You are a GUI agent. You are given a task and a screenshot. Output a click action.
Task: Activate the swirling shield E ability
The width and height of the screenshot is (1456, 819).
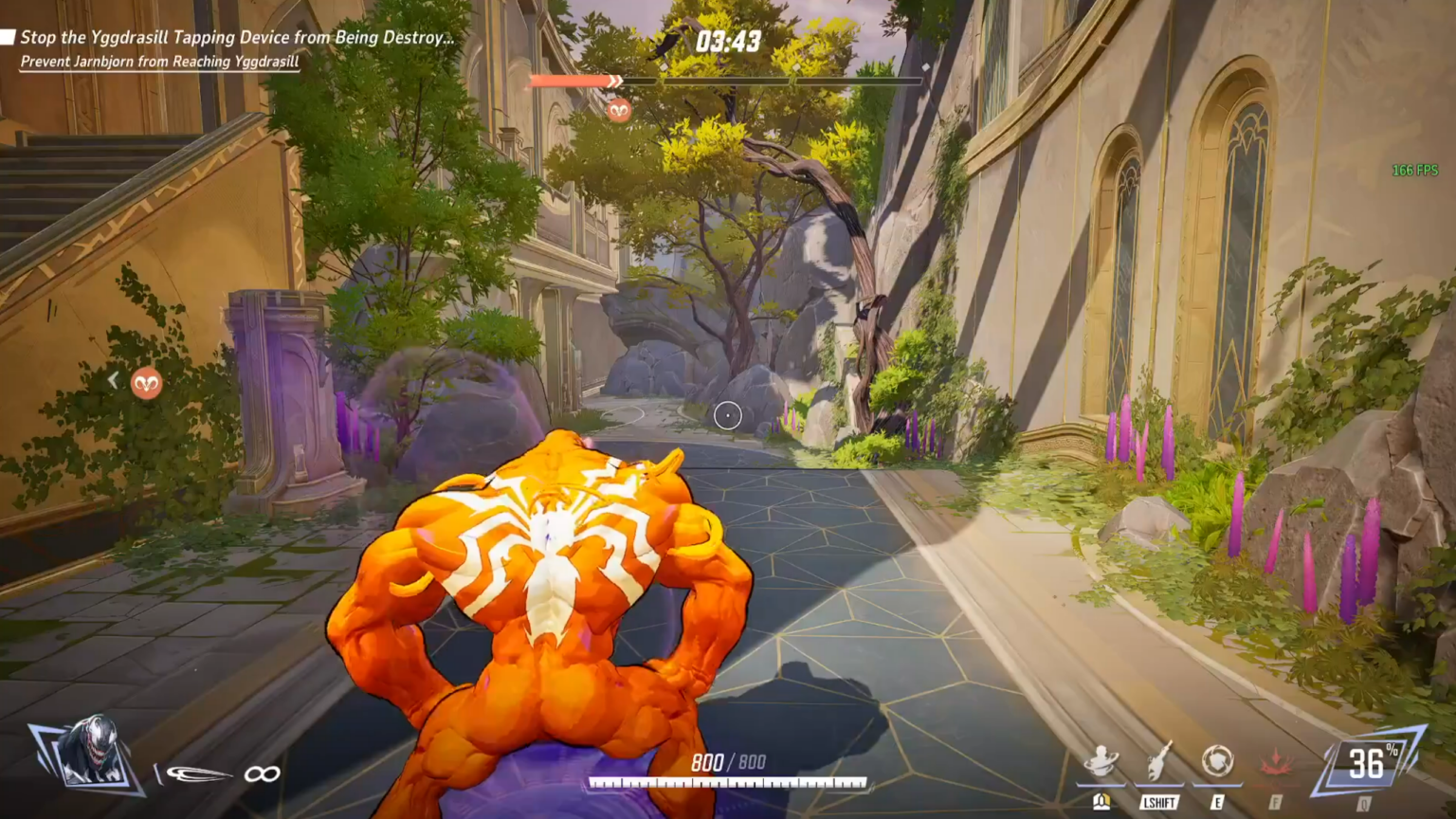pos(1216,762)
